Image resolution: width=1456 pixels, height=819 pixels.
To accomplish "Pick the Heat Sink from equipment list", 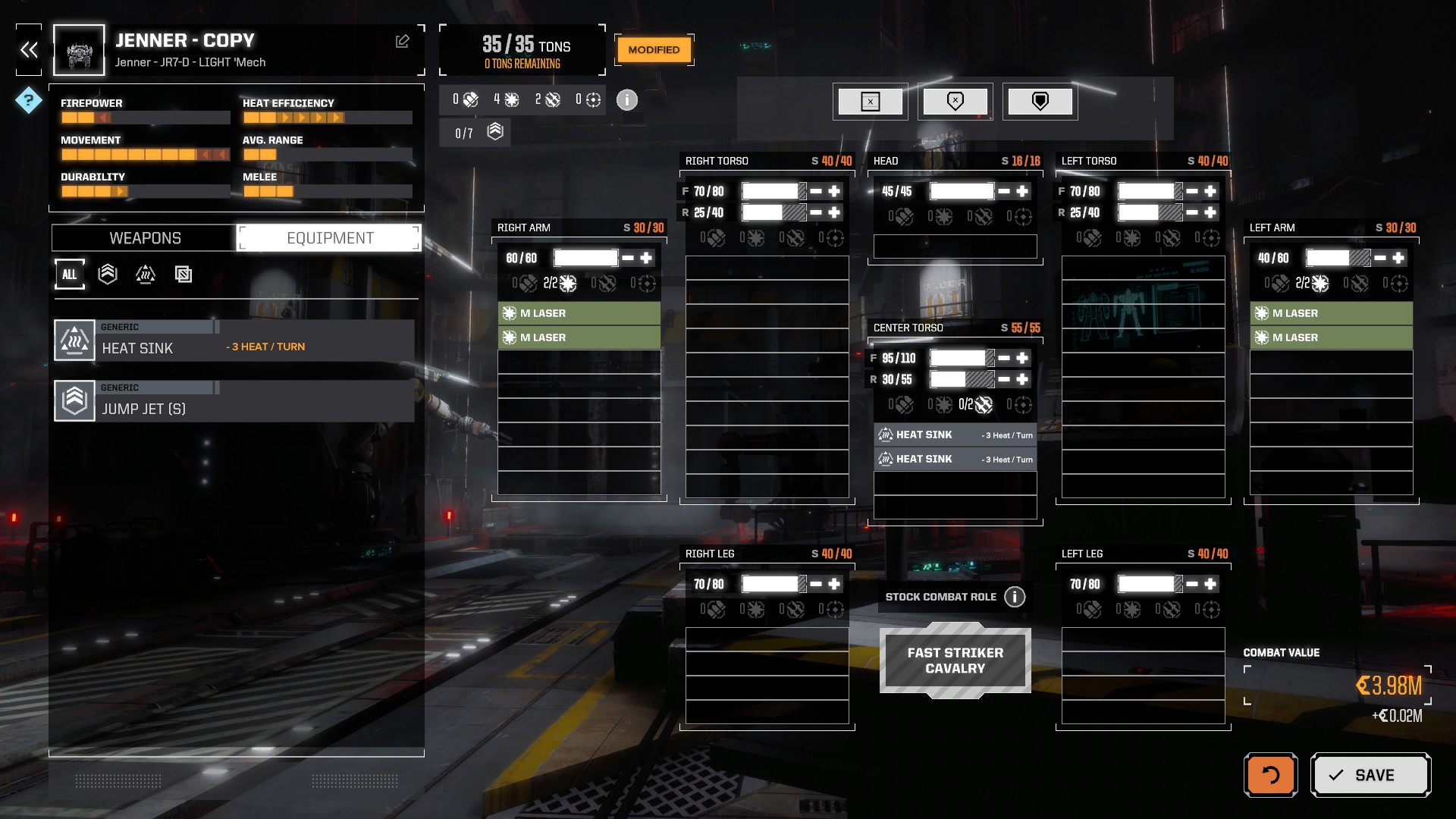I will (234, 340).
